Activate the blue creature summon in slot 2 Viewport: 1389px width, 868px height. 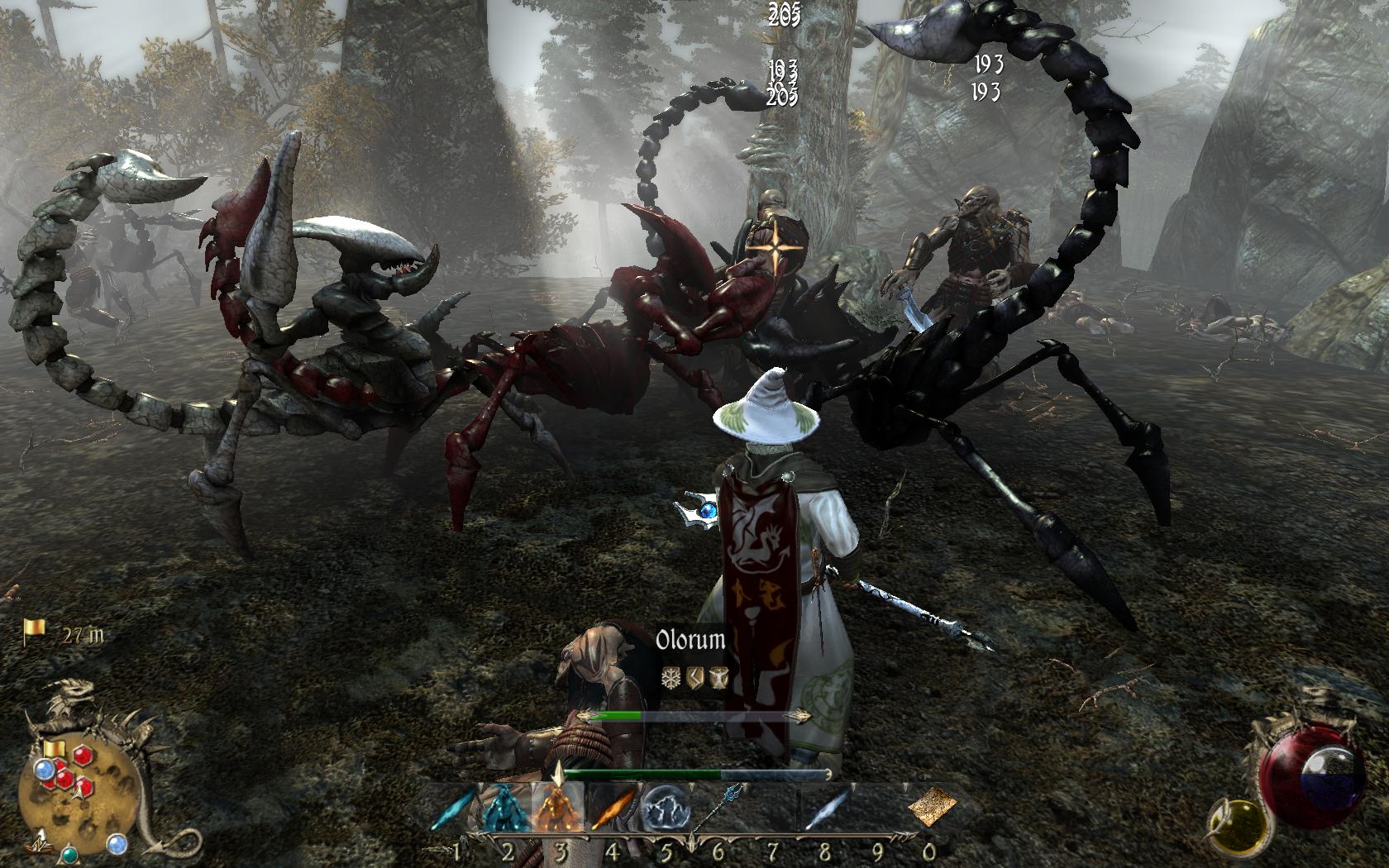point(505,808)
